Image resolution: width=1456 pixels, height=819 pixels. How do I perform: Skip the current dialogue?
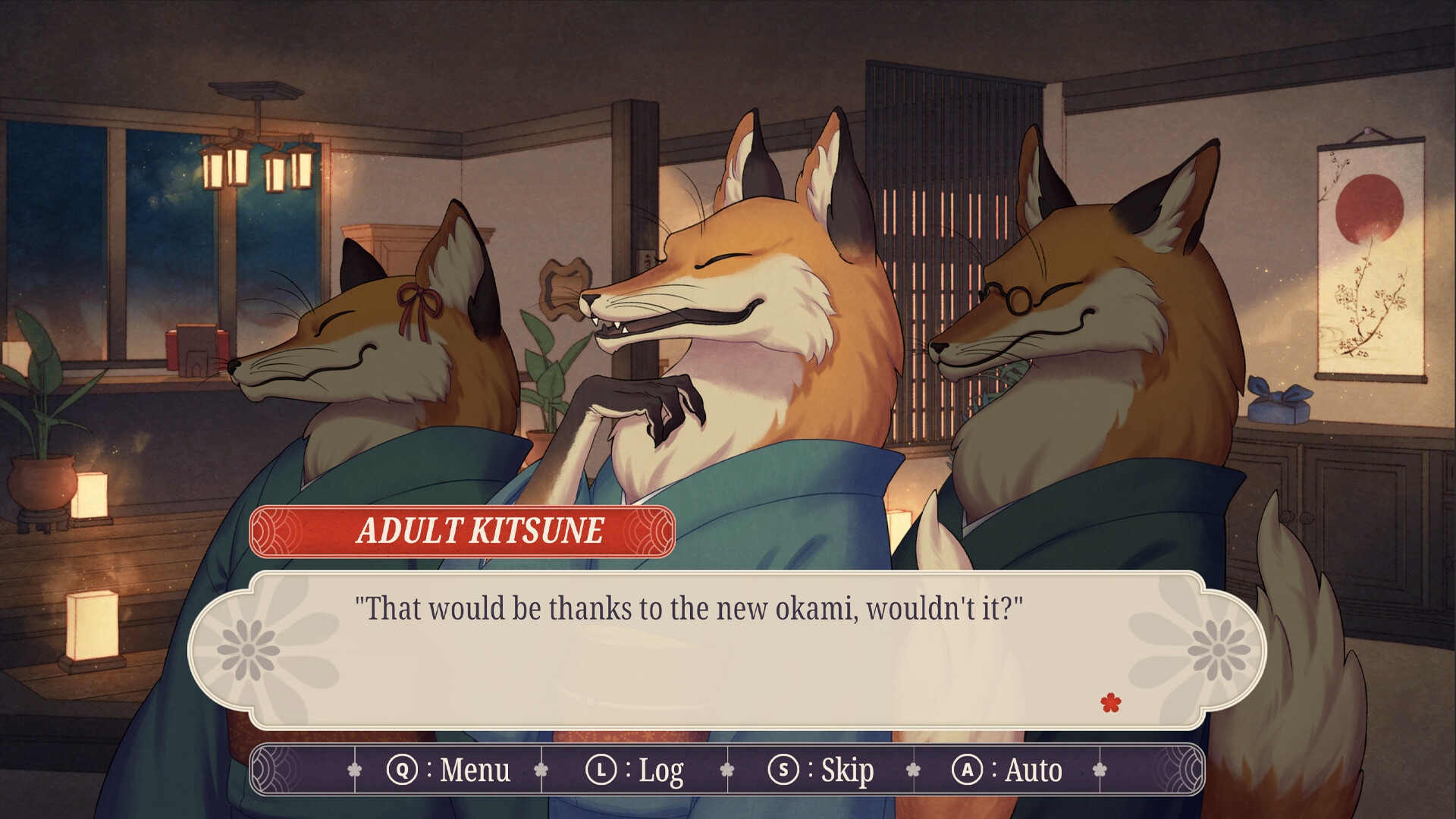click(821, 770)
